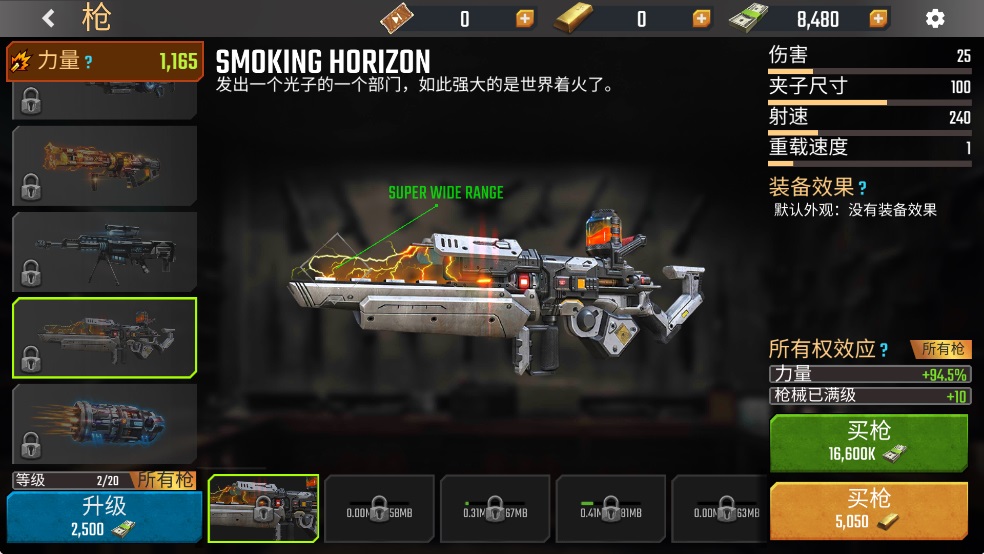984x554 pixels.
Task: Select the locked sniper rifle in the gun list
Action: [104, 251]
